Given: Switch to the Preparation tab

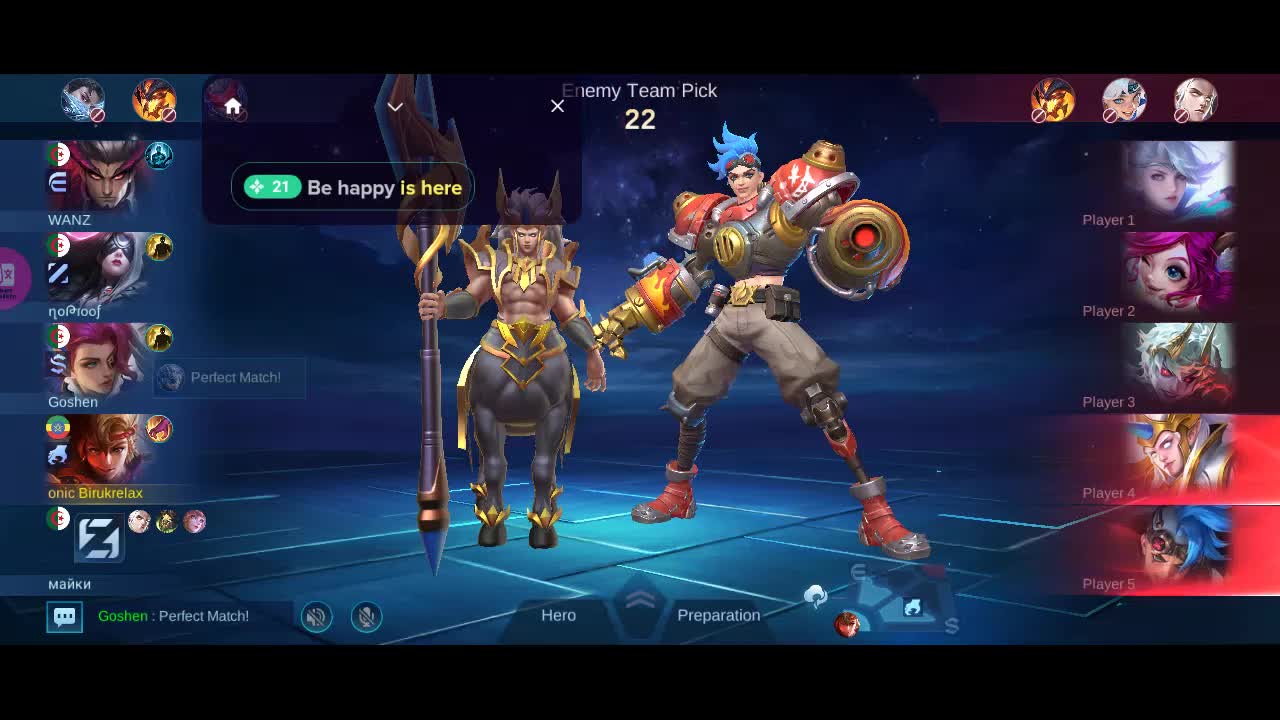Looking at the screenshot, I should [x=718, y=615].
